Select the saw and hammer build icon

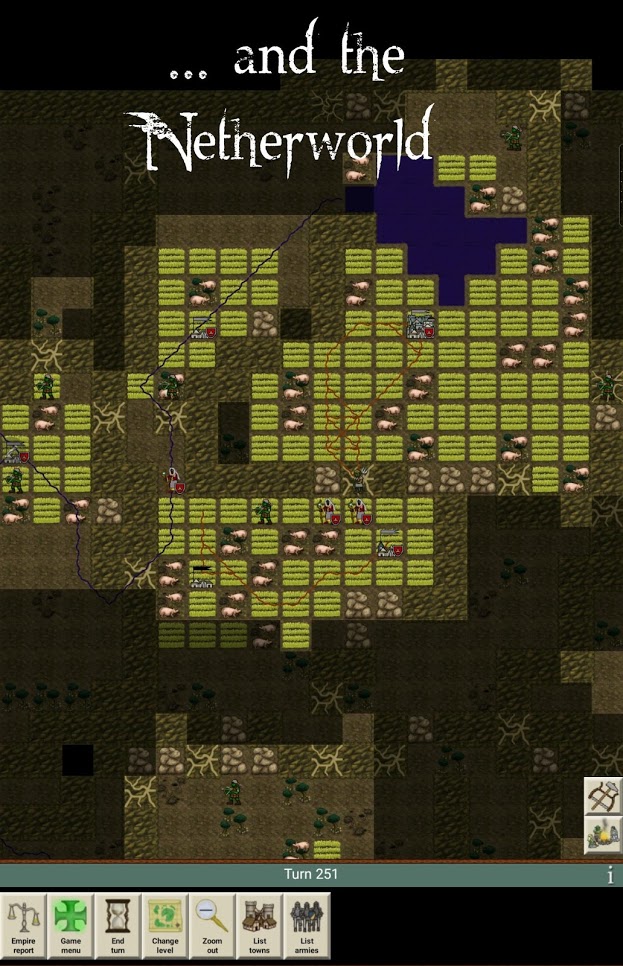tap(603, 796)
